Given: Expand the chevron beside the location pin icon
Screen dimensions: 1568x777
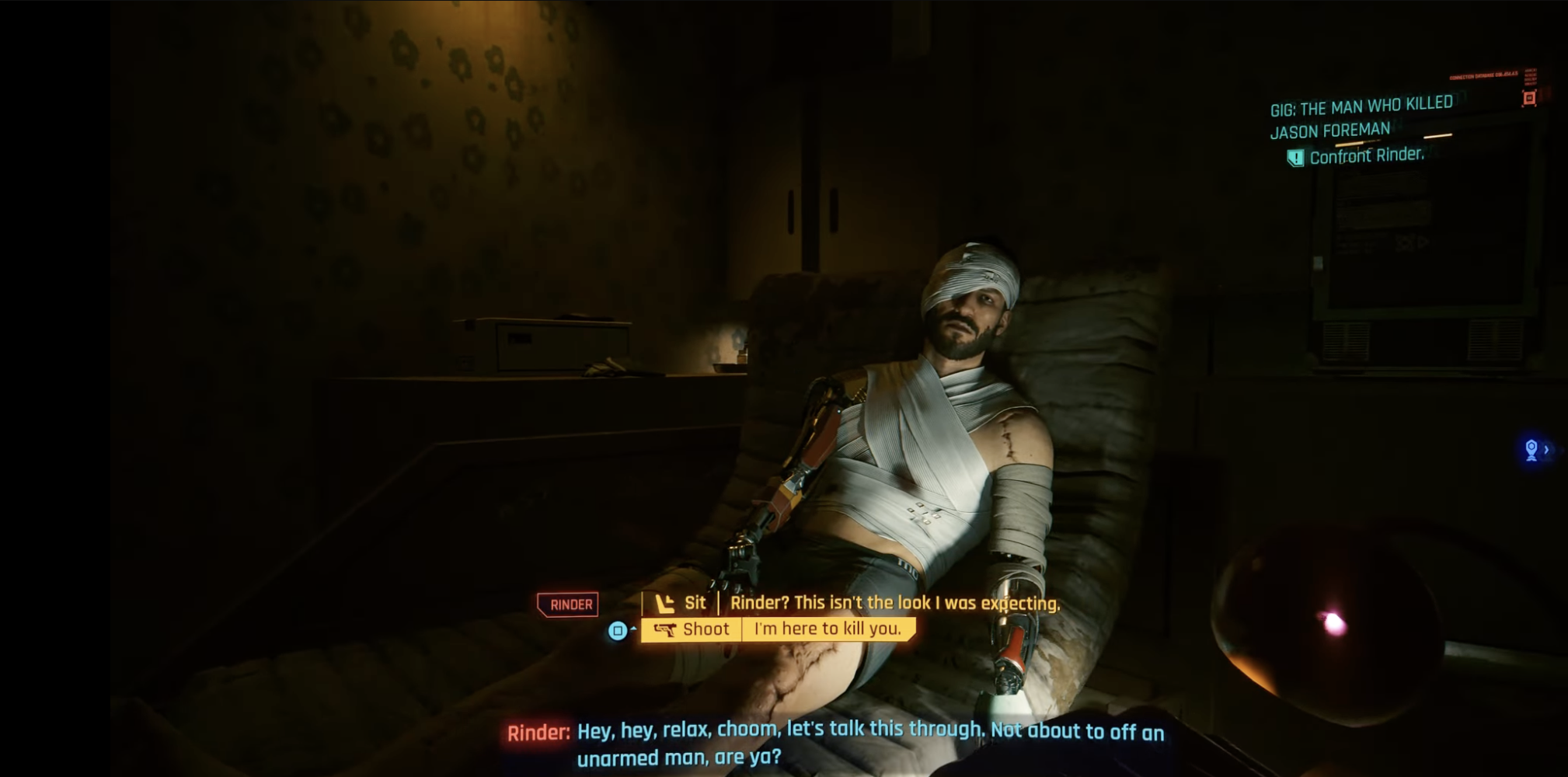Looking at the screenshot, I should coord(1548,448).
